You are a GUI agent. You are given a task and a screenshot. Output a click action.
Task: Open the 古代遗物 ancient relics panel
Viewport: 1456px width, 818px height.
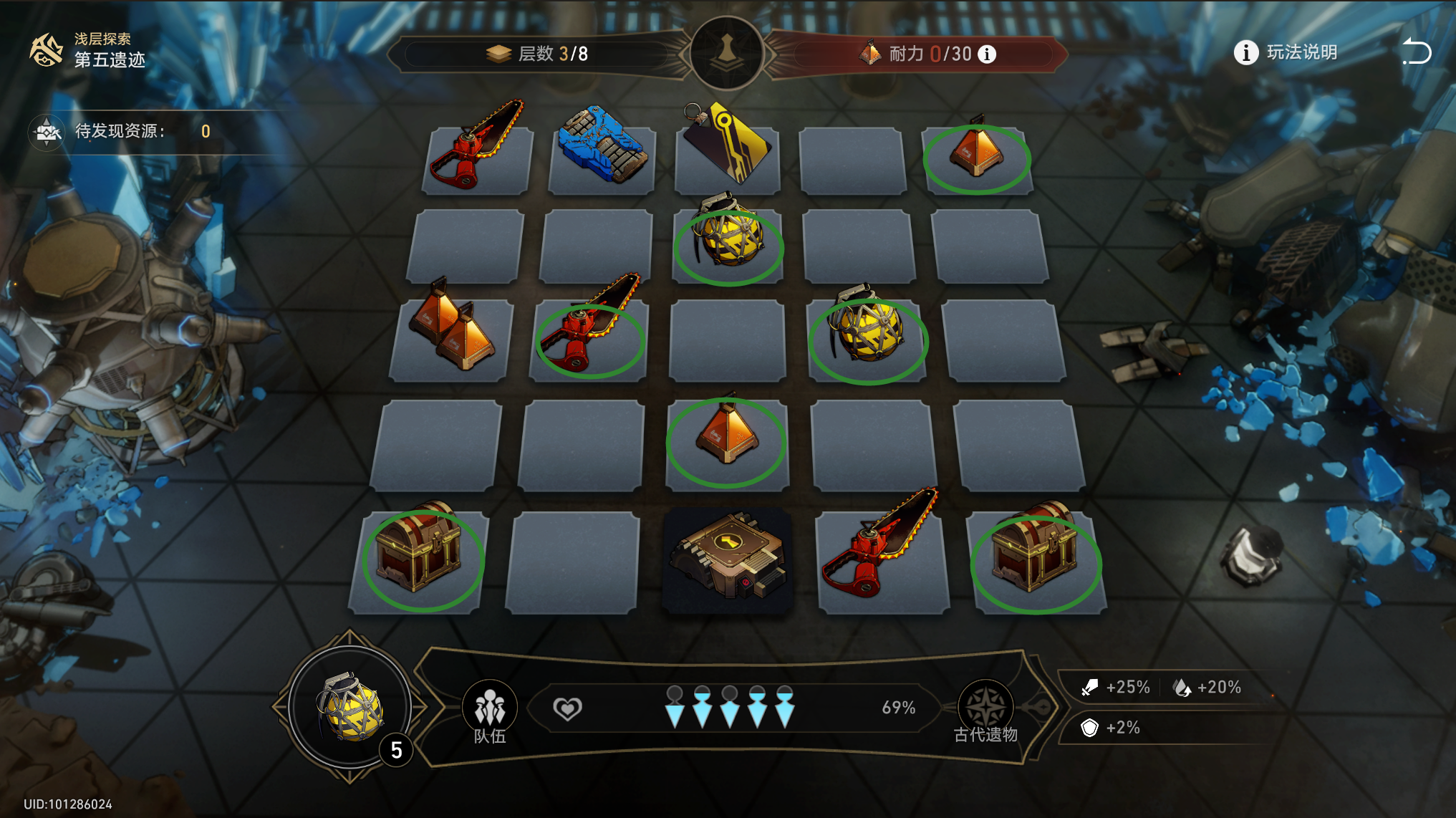985,712
